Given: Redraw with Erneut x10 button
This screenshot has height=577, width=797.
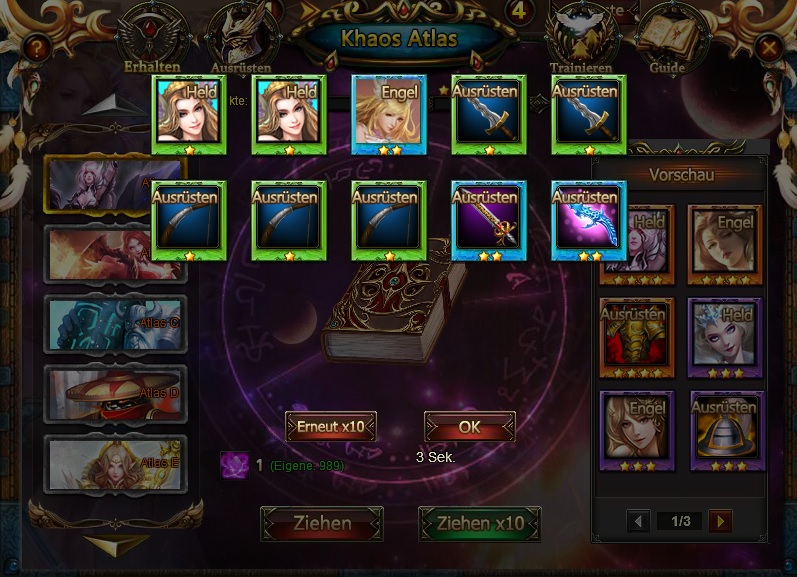Looking at the screenshot, I should pos(331,426).
